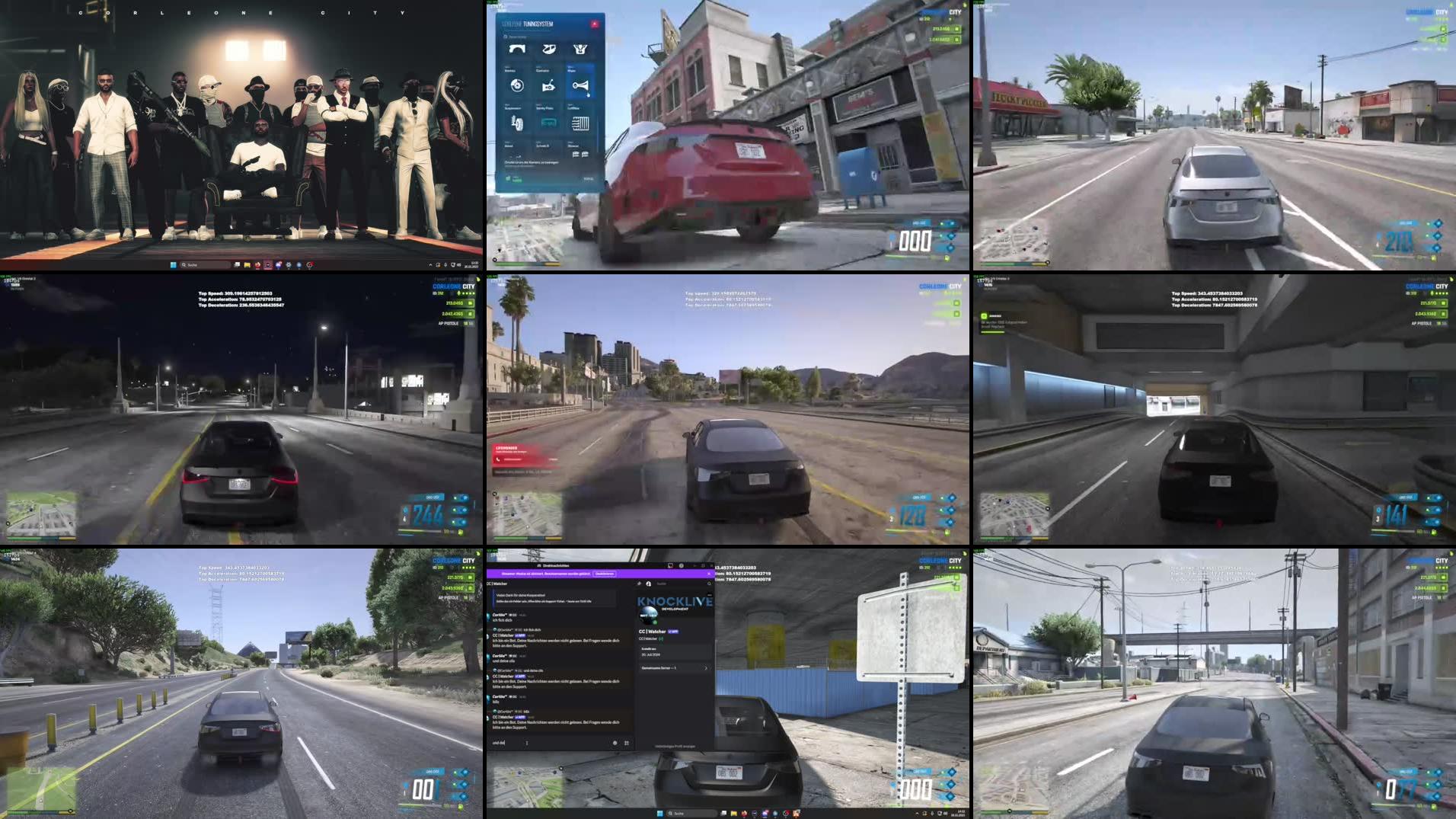Open the GIF picker icon in Discord chat
1456x819 pixels.
click(x=627, y=743)
